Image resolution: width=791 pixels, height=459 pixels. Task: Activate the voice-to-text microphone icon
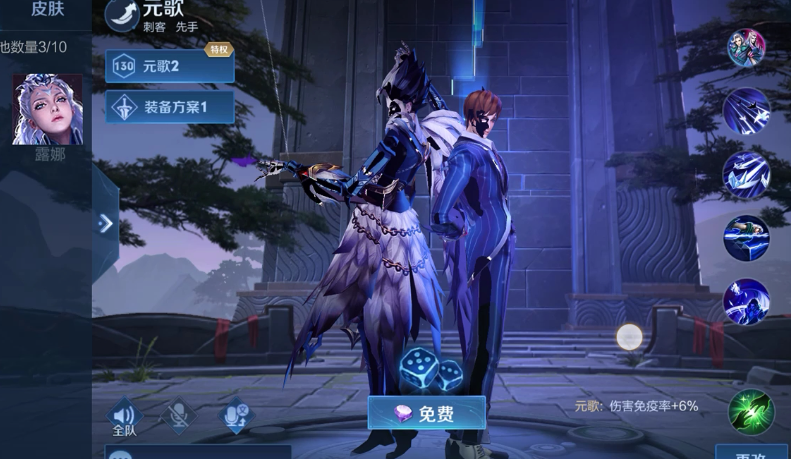click(236, 416)
